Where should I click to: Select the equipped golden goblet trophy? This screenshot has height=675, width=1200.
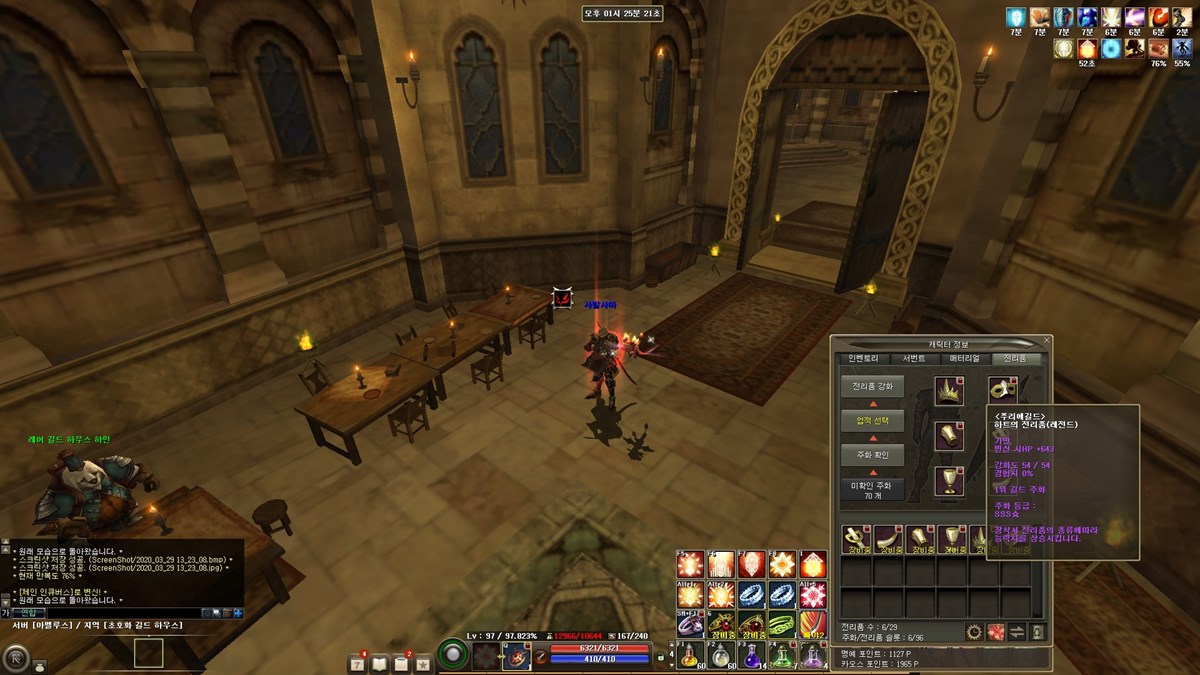coord(948,480)
